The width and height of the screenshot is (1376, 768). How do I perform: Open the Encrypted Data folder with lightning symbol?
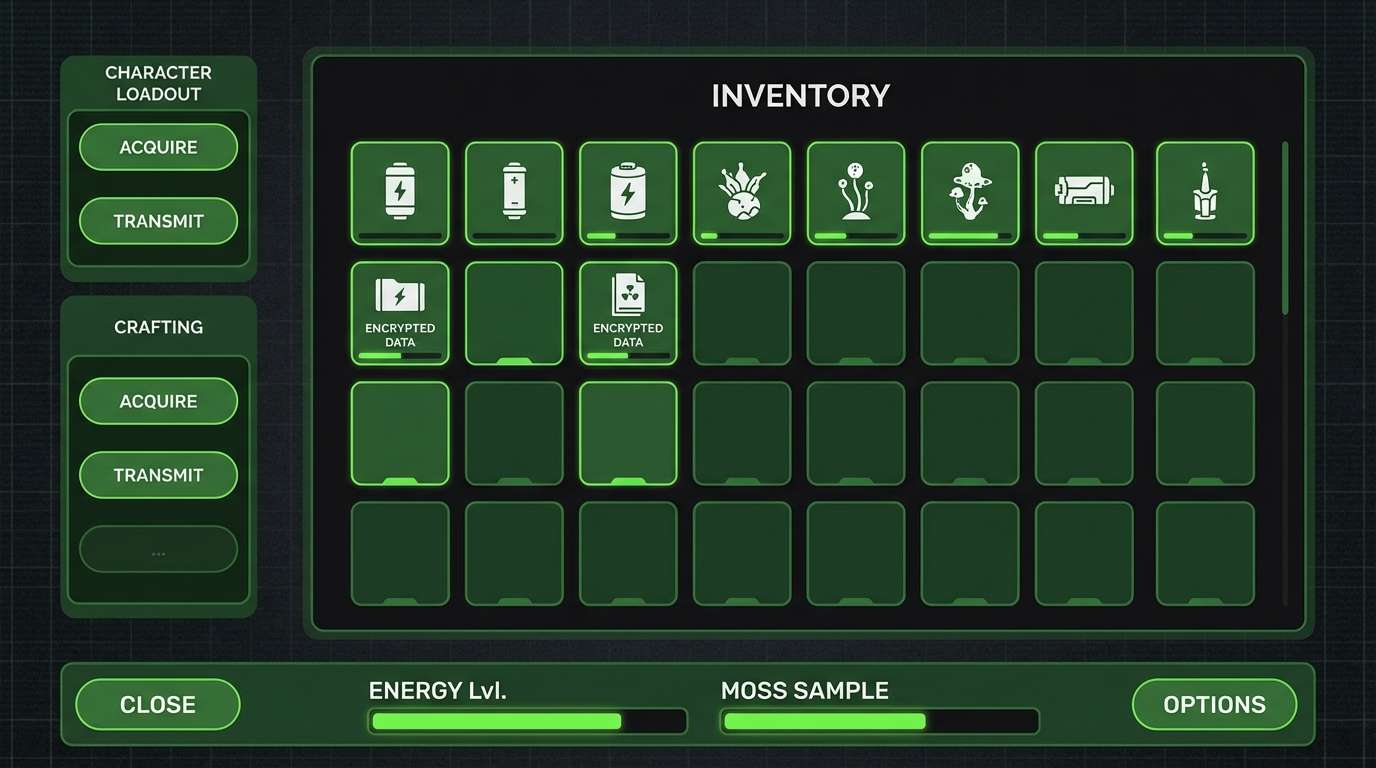pos(399,312)
